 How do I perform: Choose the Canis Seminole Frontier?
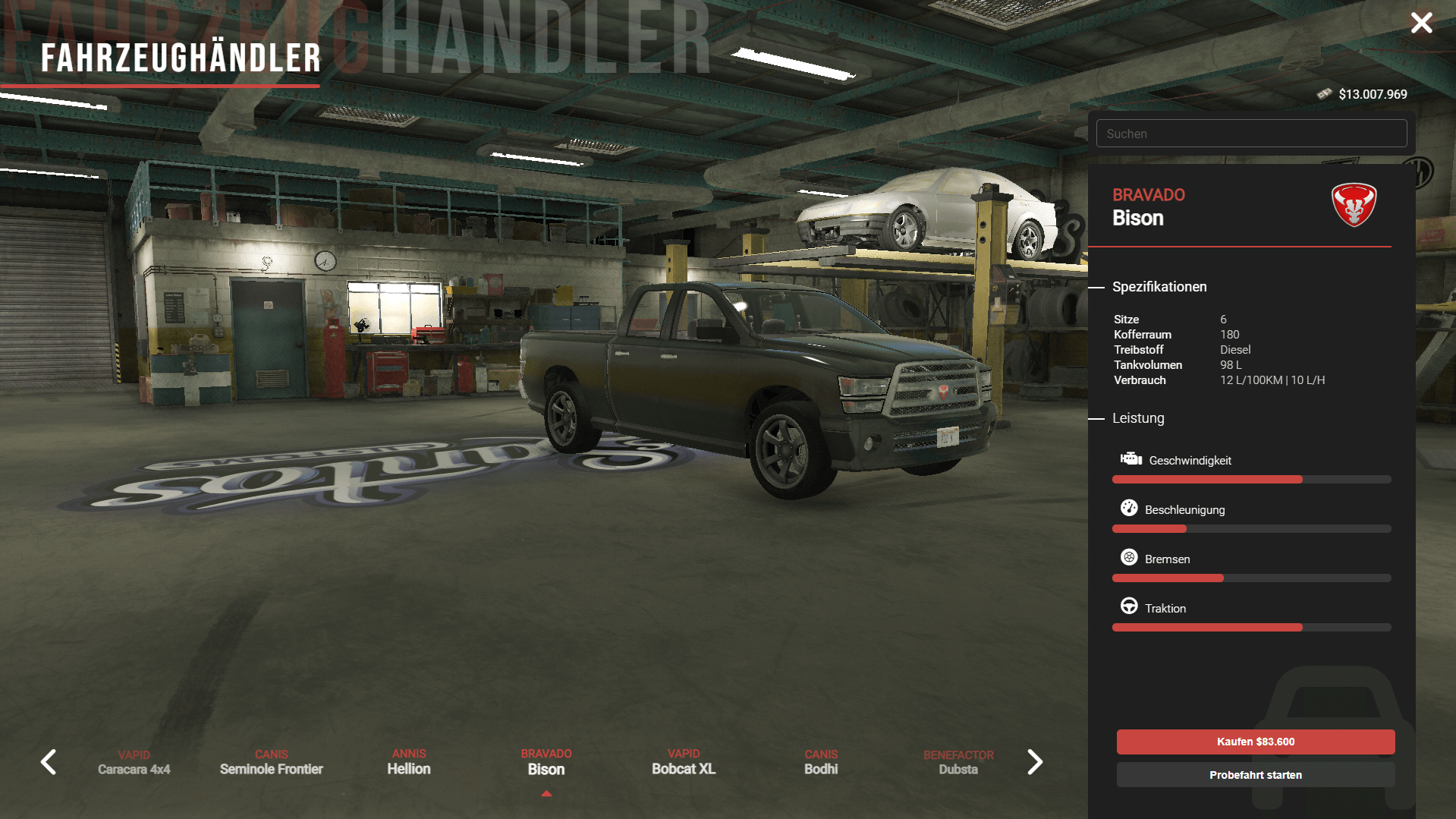(x=272, y=763)
